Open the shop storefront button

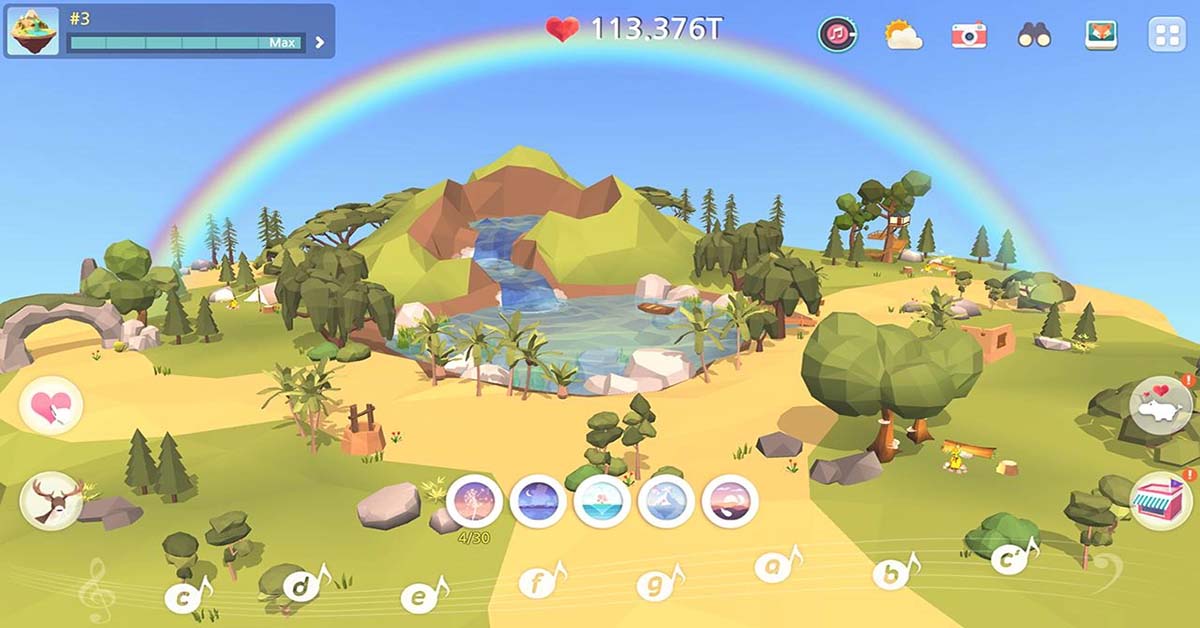1160,499
